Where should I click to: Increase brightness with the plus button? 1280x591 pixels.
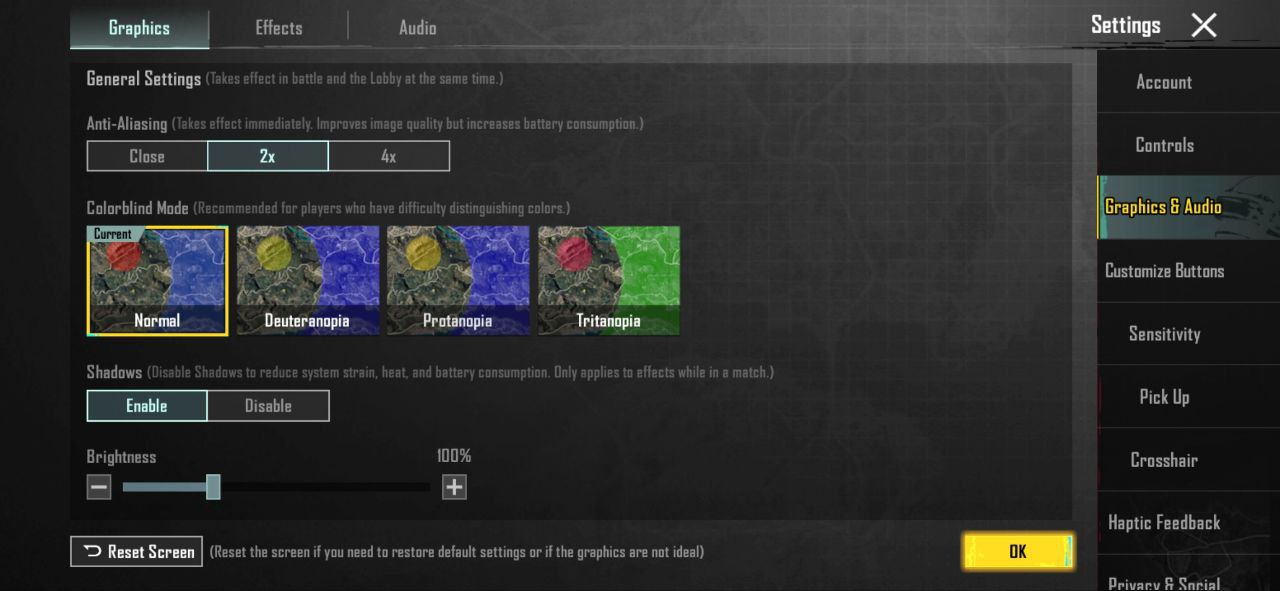(x=454, y=487)
